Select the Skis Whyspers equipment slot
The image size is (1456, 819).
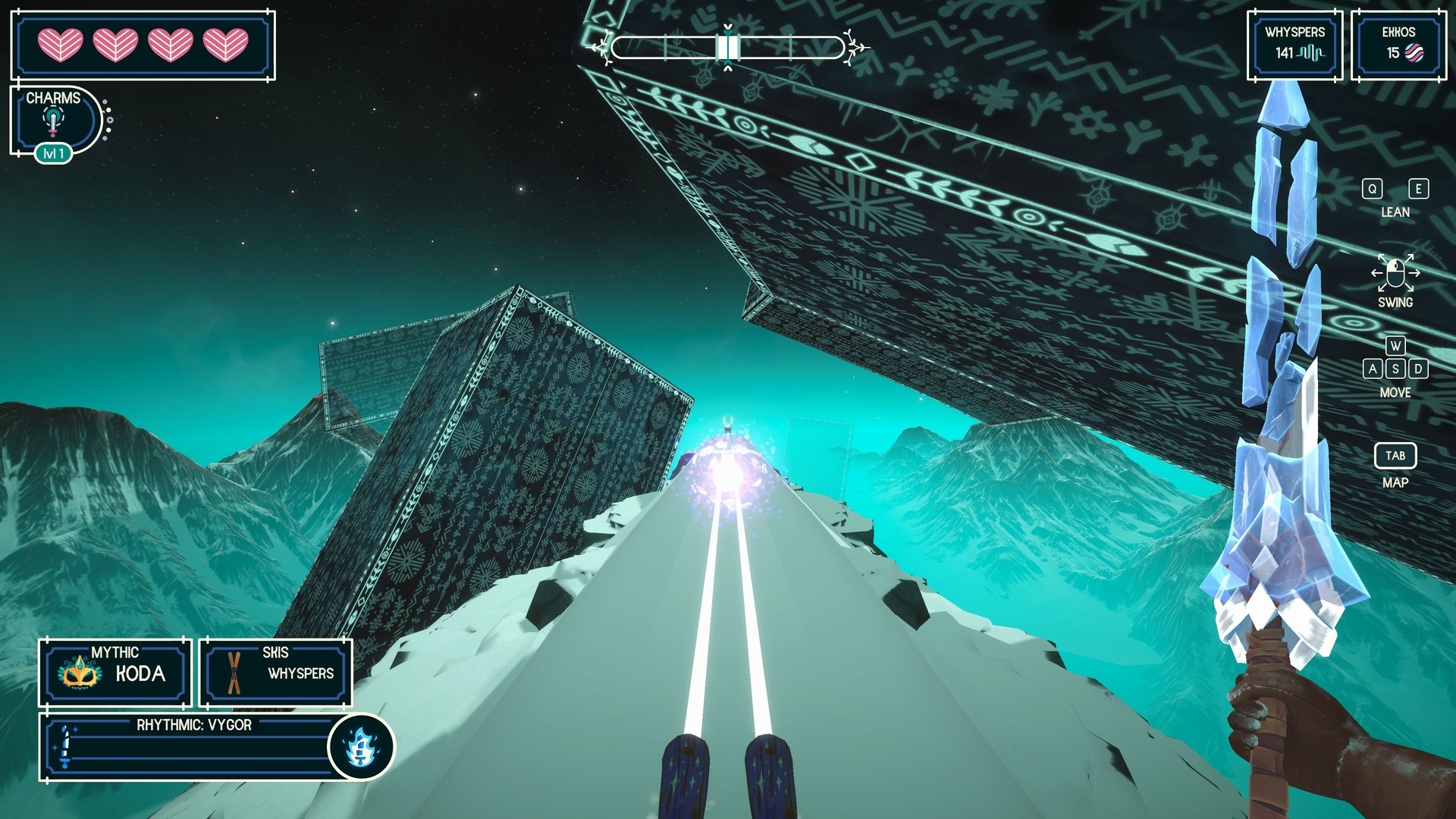(x=276, y=673)
